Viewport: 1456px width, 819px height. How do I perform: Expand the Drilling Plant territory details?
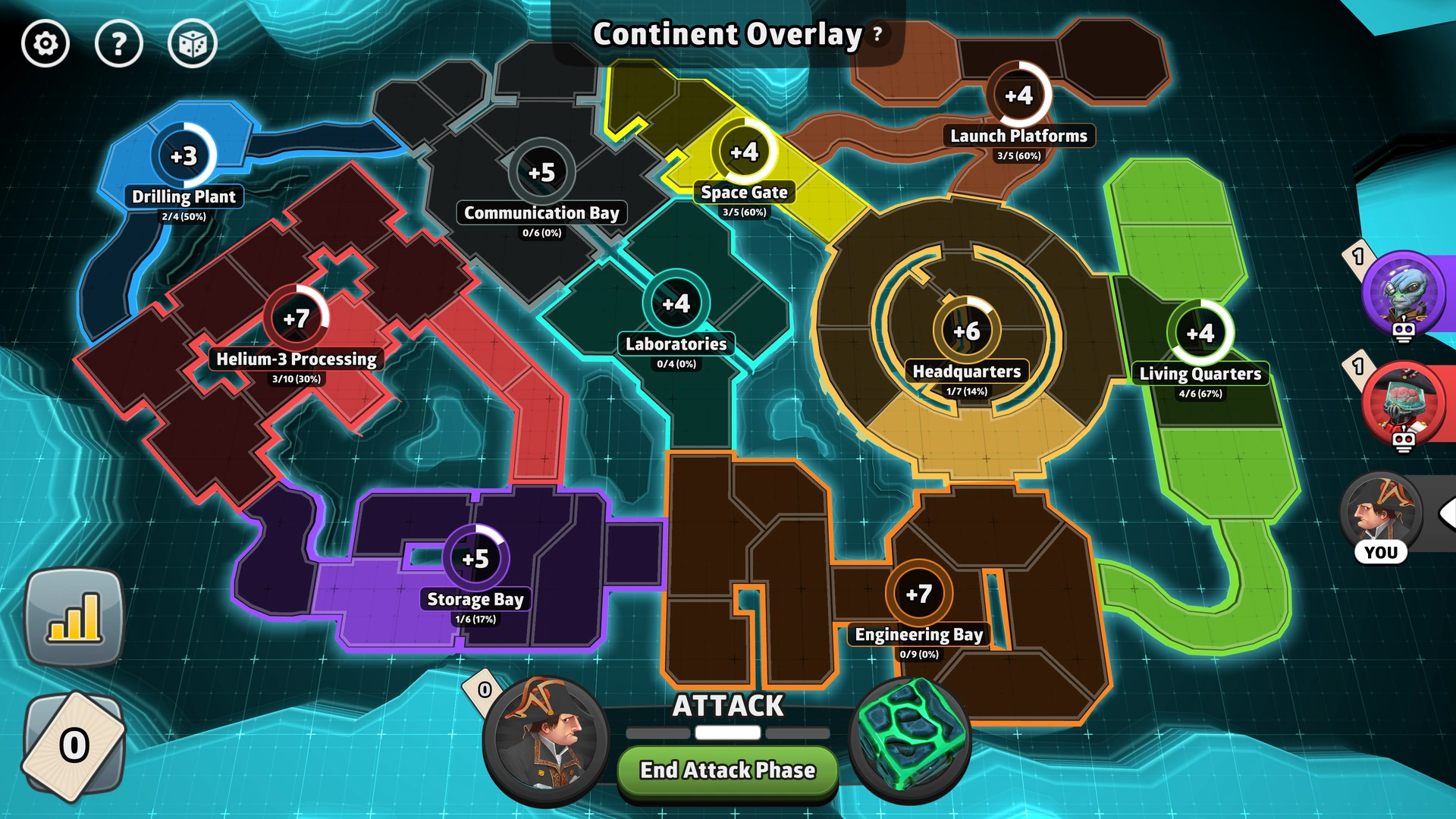(x=183, y=156)
